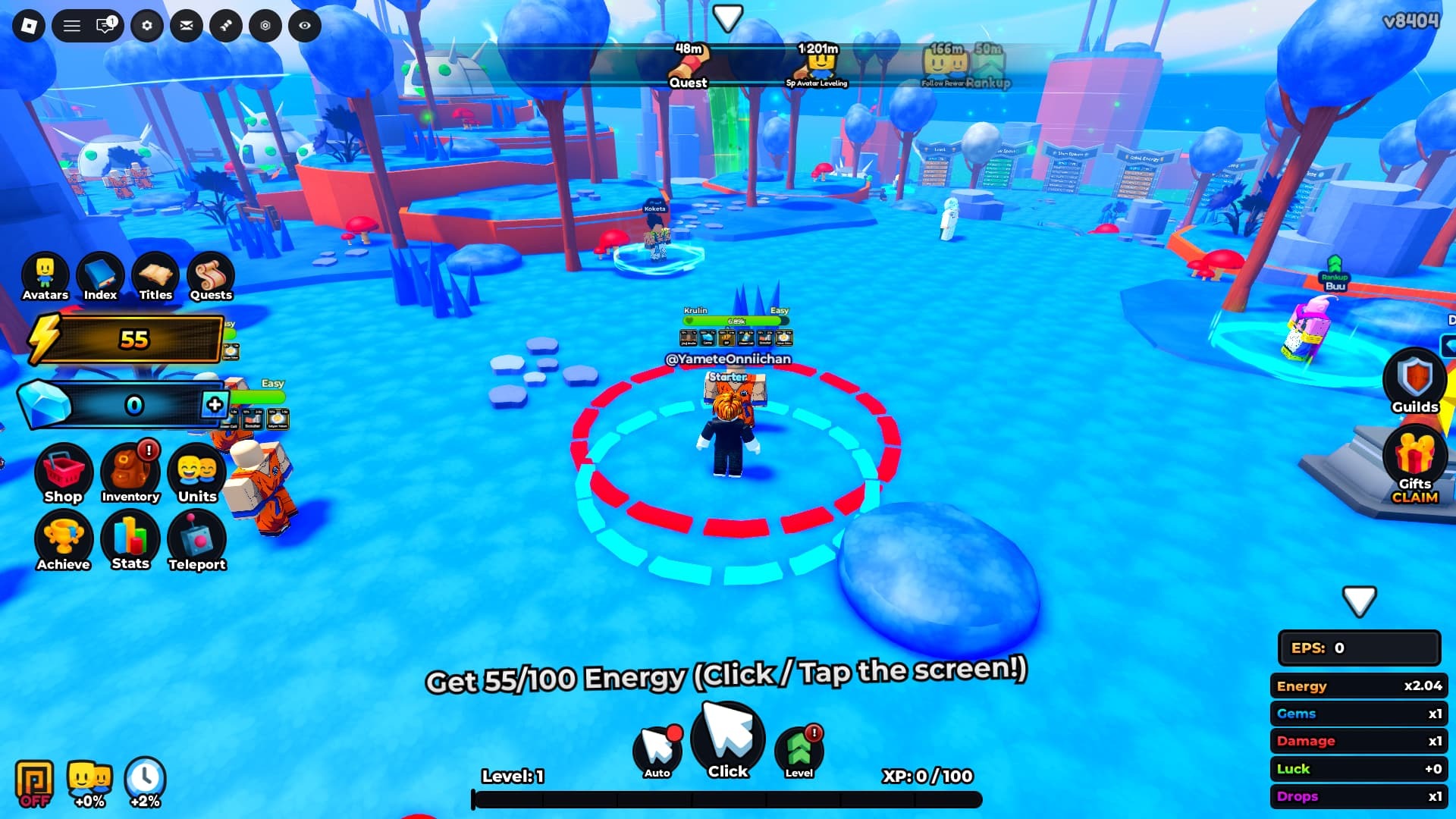This screenshot has height=819, width=1456.
Task: Collapse the top quest tracker arrow
Action: point(728,17)
